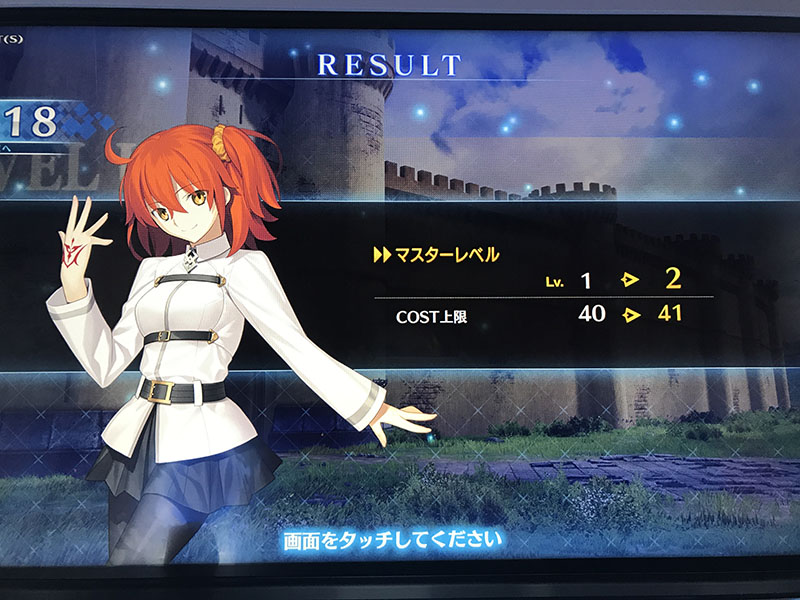The image size is (800, 600).
Task: Tap the 画面をタッチしてください prompt to continue
Action: (x=391, y=541)
